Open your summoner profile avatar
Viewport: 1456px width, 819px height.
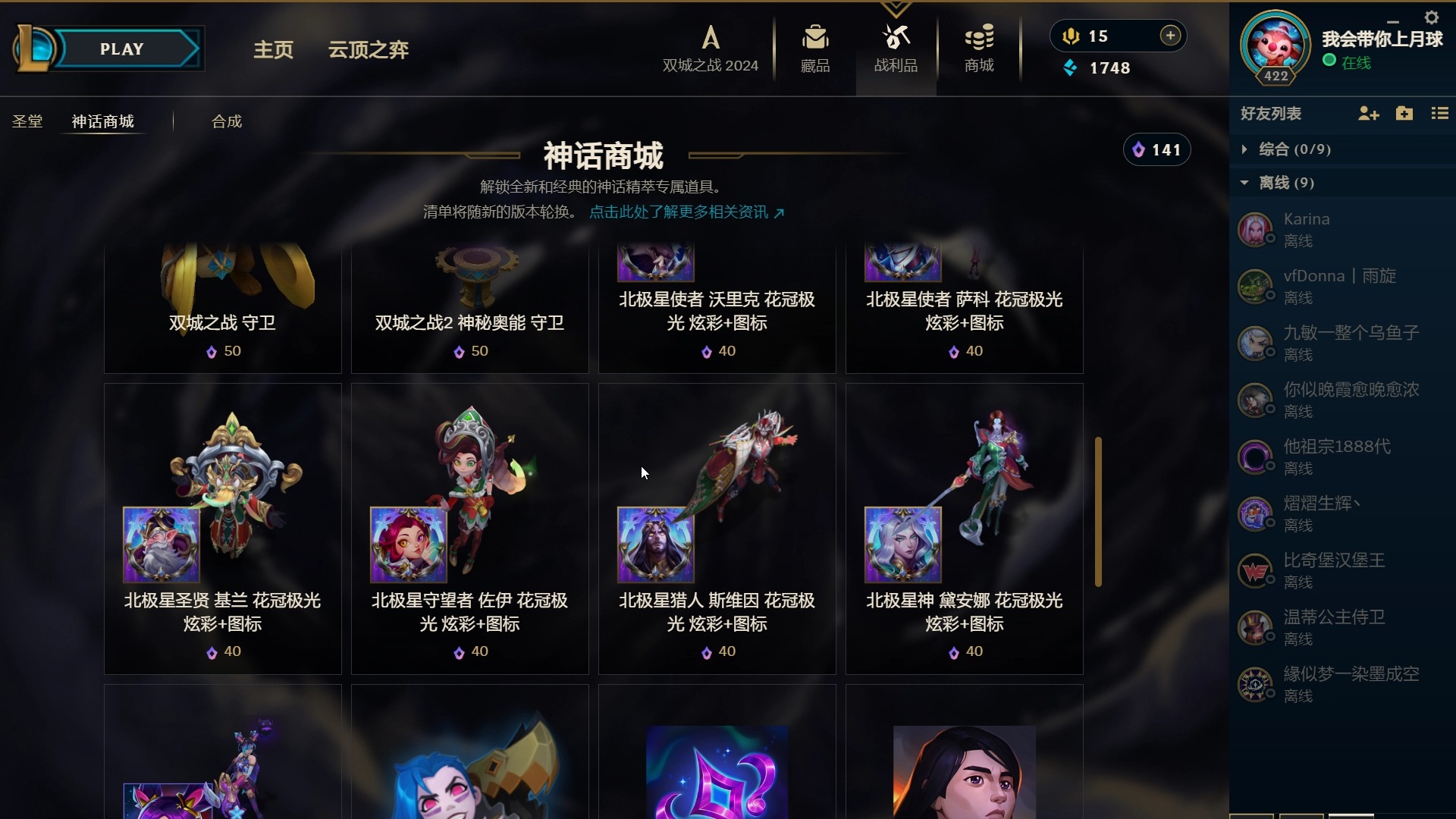point(1276,45)
